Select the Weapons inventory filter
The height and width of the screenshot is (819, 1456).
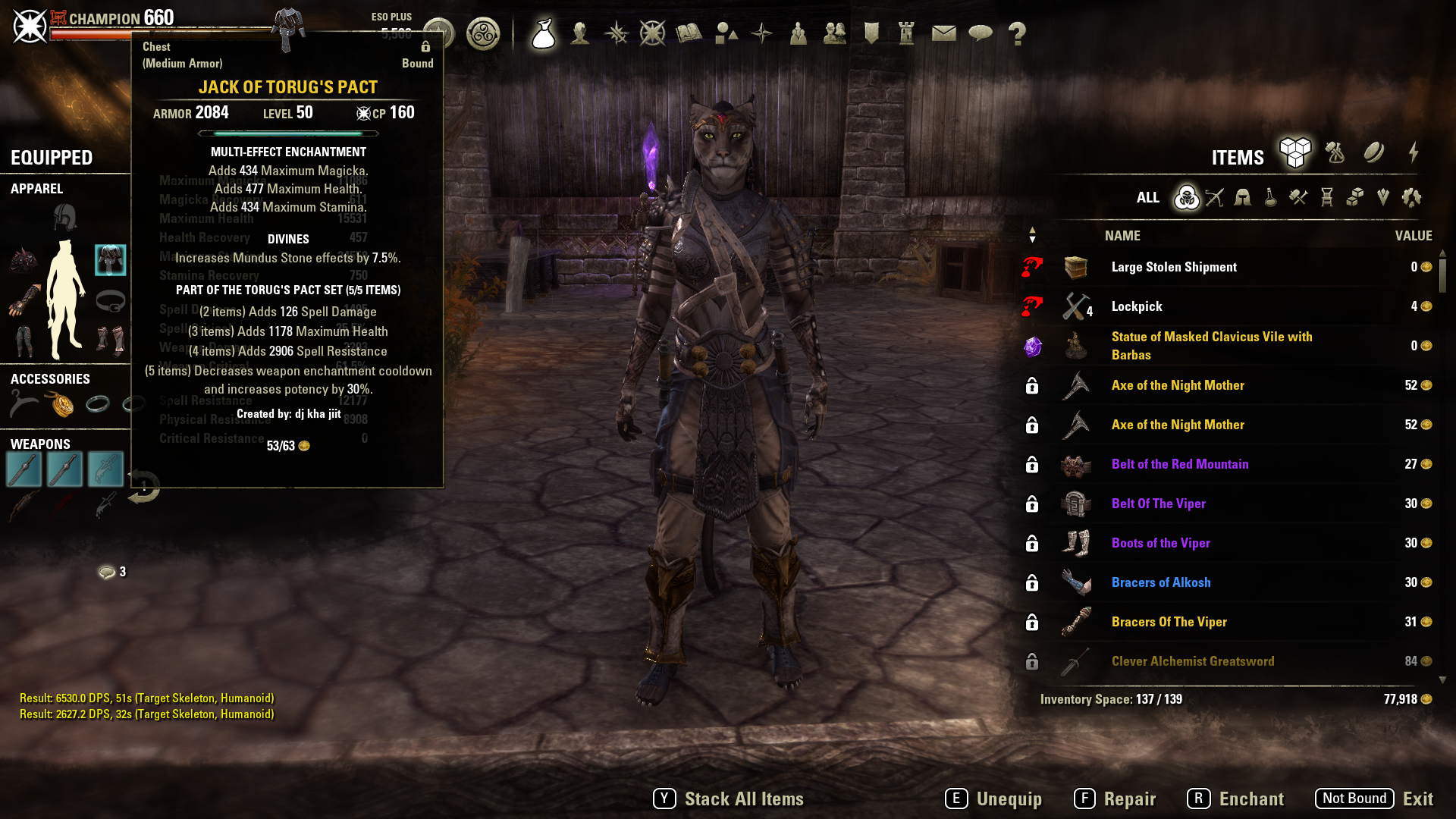click(x=1216, y=198)
